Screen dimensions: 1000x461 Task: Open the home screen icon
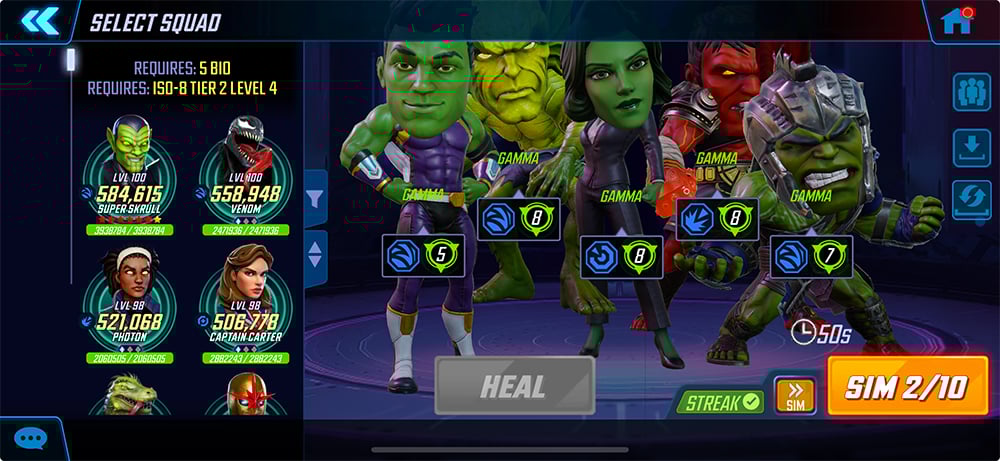957,21
